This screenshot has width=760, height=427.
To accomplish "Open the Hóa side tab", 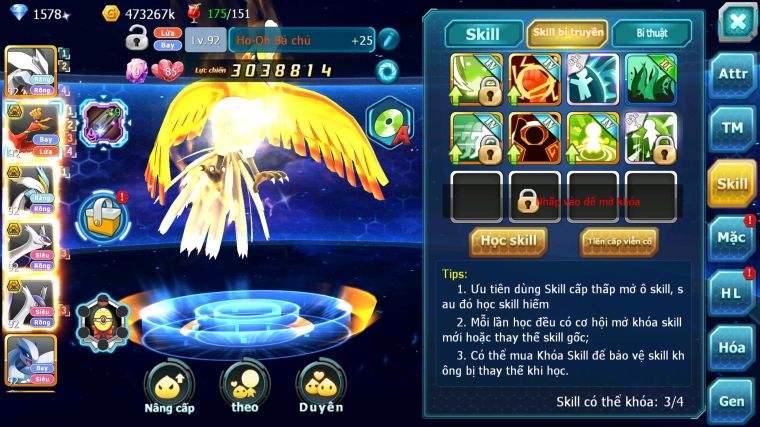I will click(x=732, y=347).
